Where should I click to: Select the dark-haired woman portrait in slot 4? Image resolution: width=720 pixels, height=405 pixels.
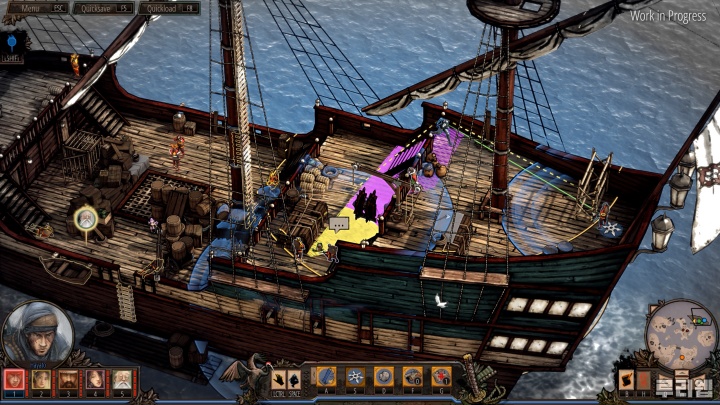coord(95,380)
